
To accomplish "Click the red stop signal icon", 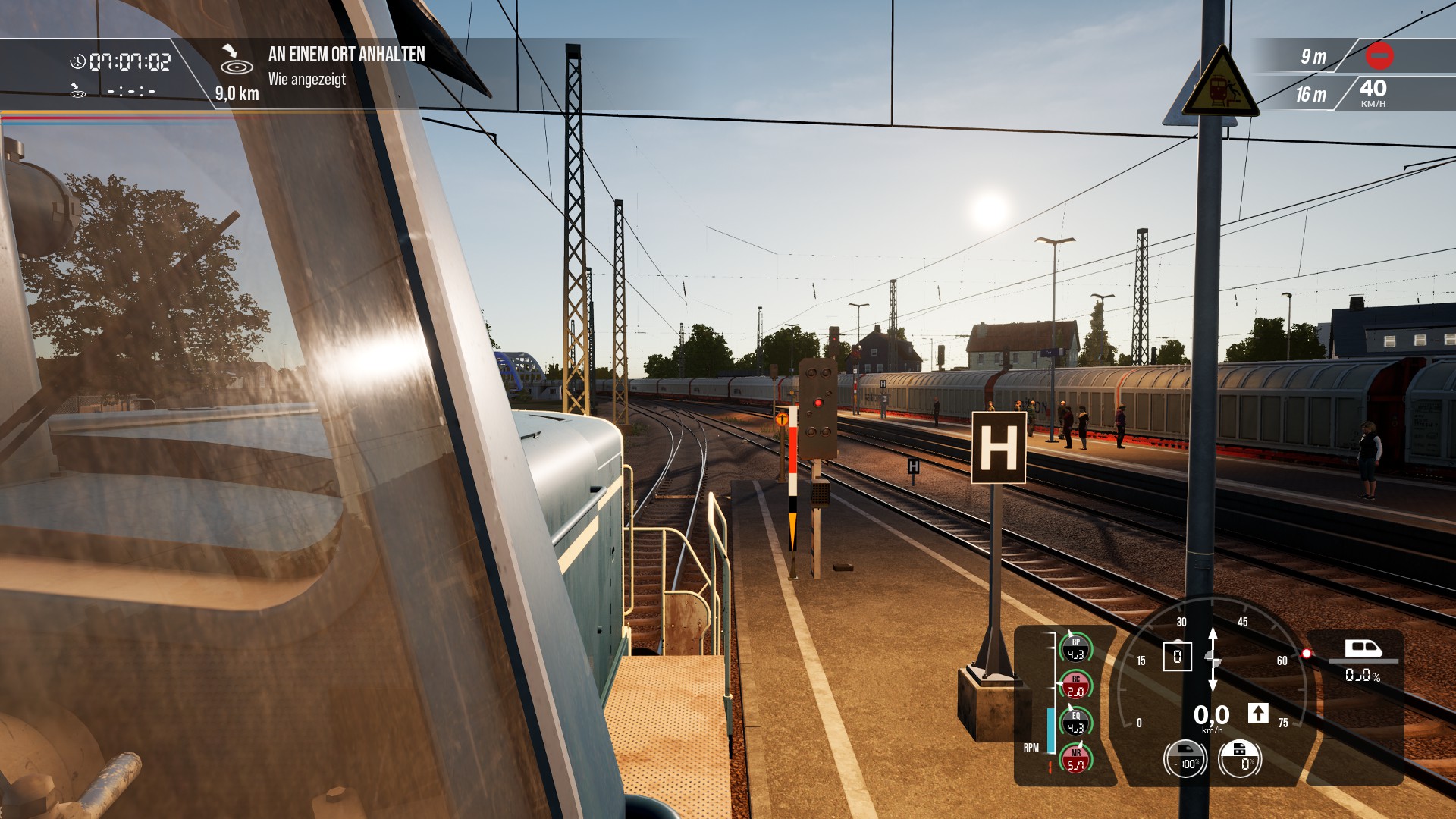I will click(1379, 55).
